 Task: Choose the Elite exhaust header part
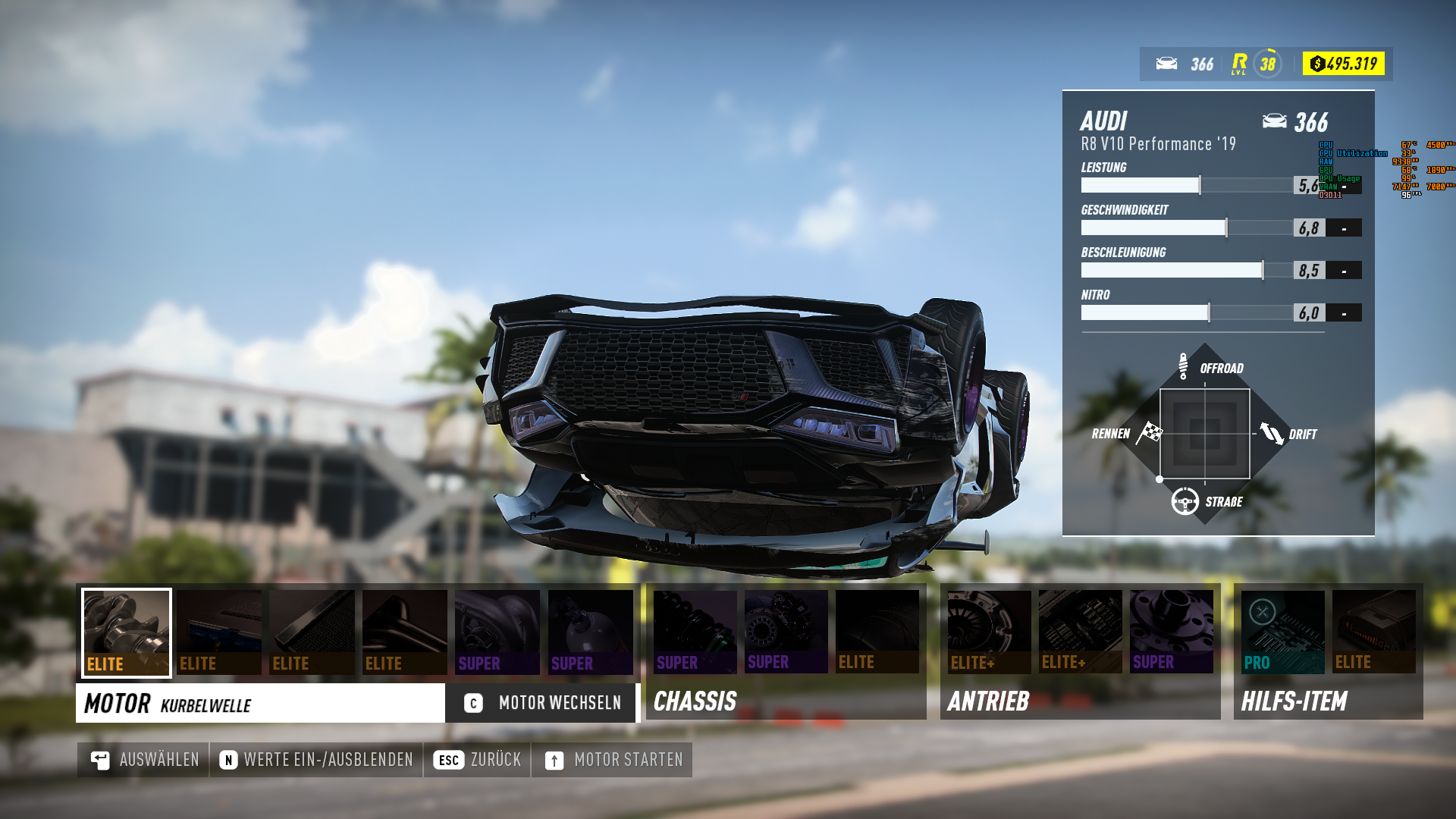point(403,632)
